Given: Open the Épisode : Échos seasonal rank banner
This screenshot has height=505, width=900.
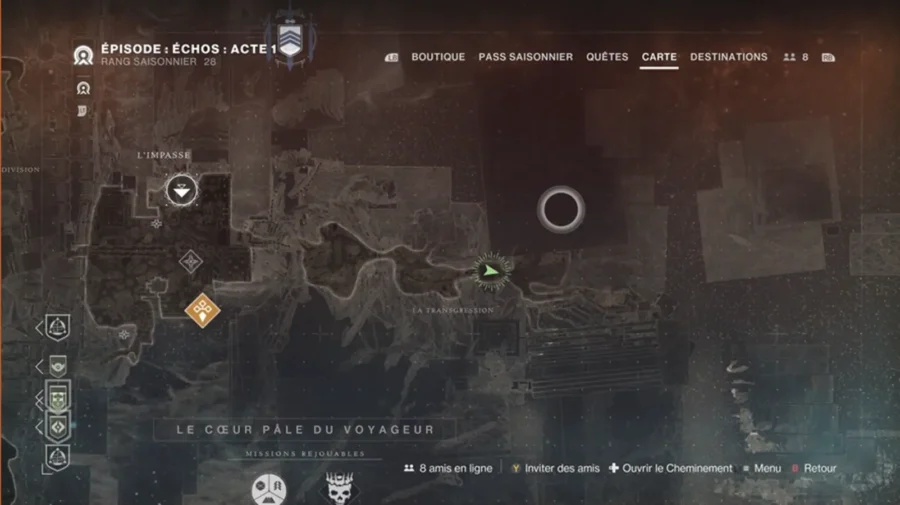Looking at the screenshot, I should click(x=175, y=54).
